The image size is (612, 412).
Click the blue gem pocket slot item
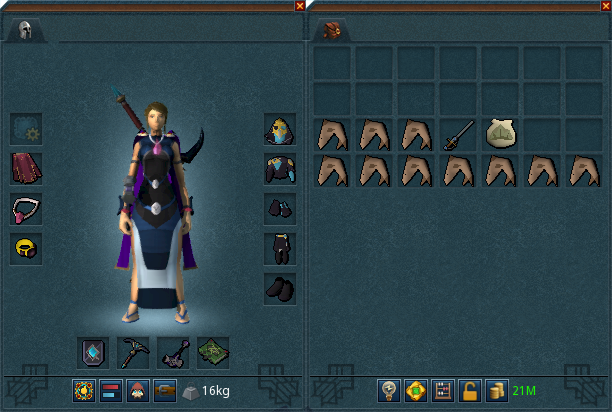93,352
